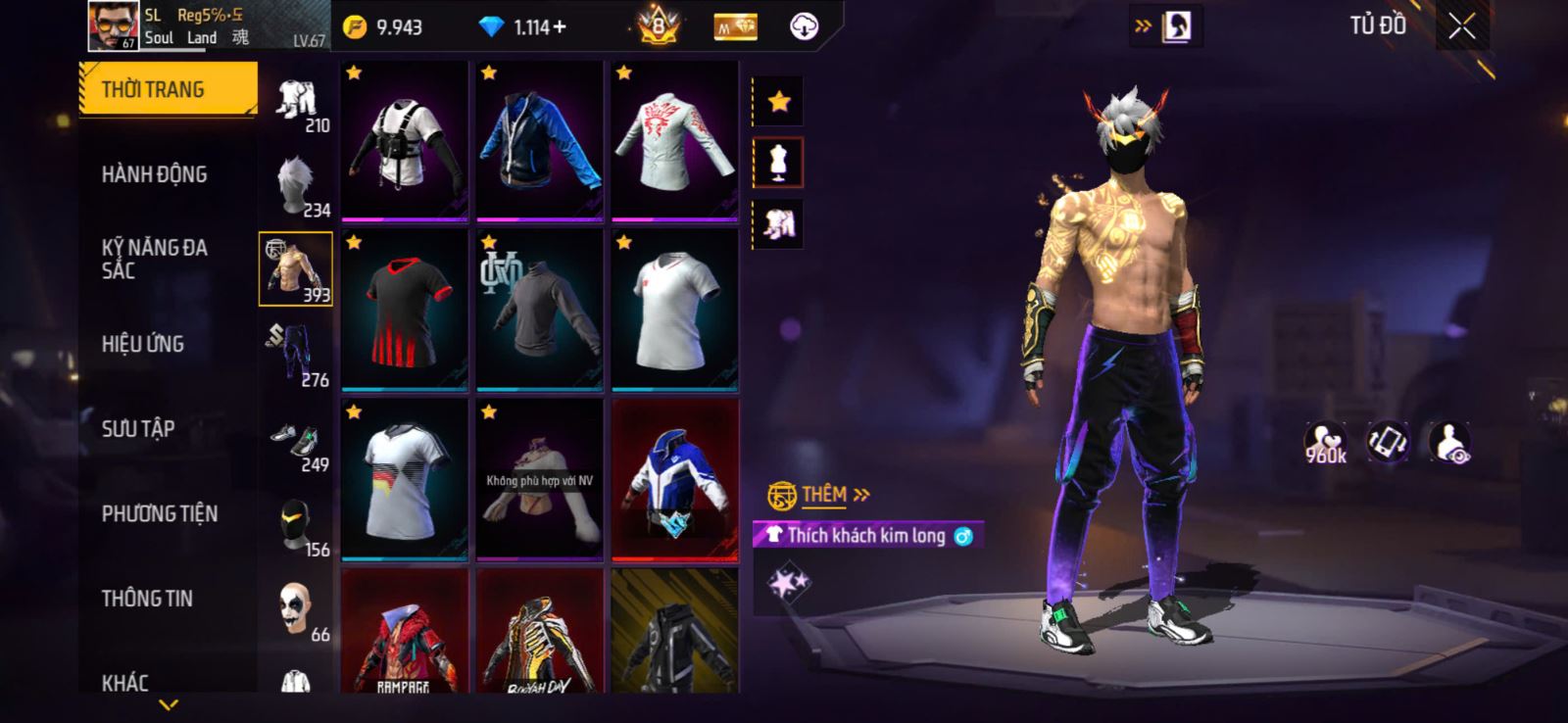Pick the black mask category with 156
1568x723 pixels.
point(296,525)
